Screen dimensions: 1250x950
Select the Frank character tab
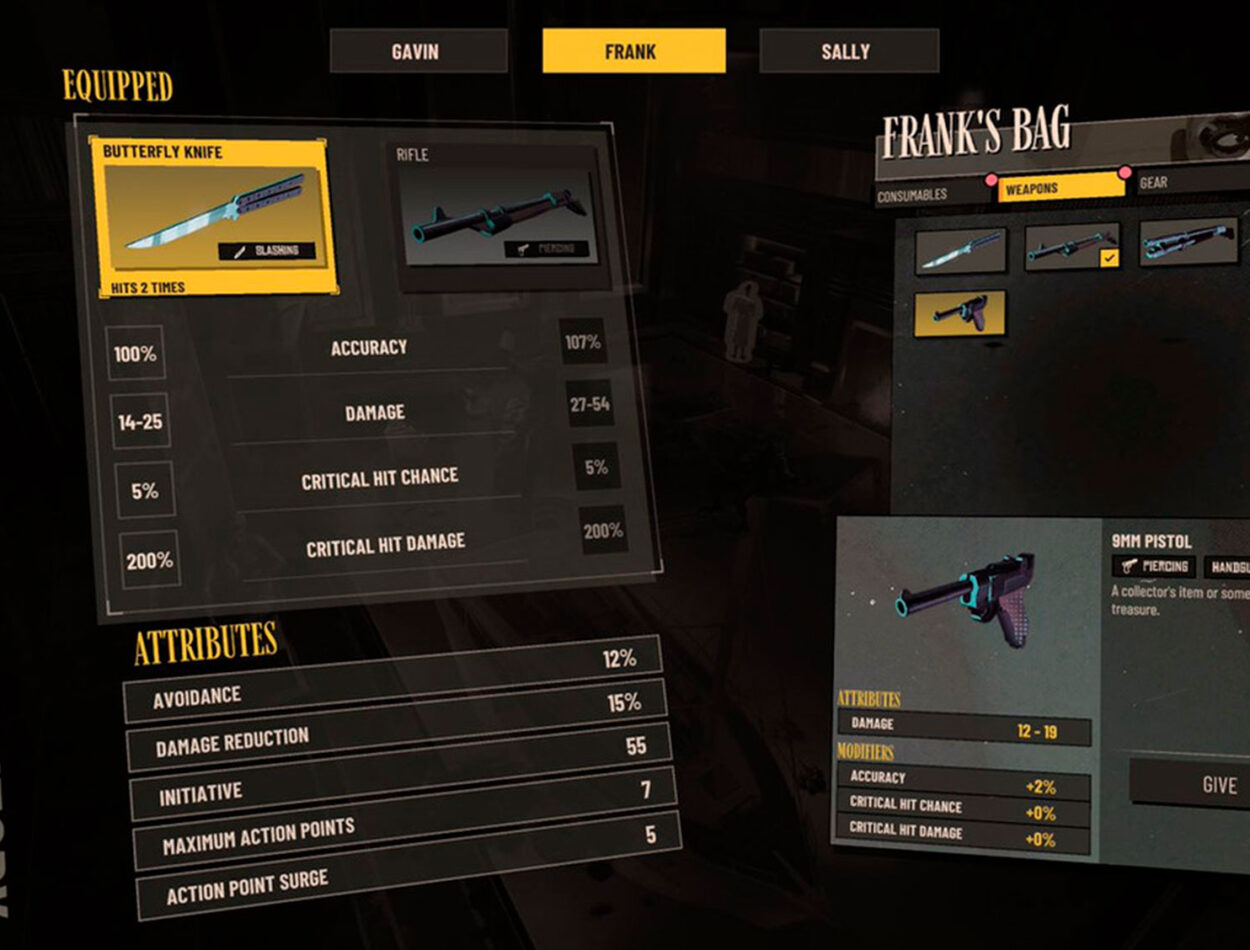point(633,51)
